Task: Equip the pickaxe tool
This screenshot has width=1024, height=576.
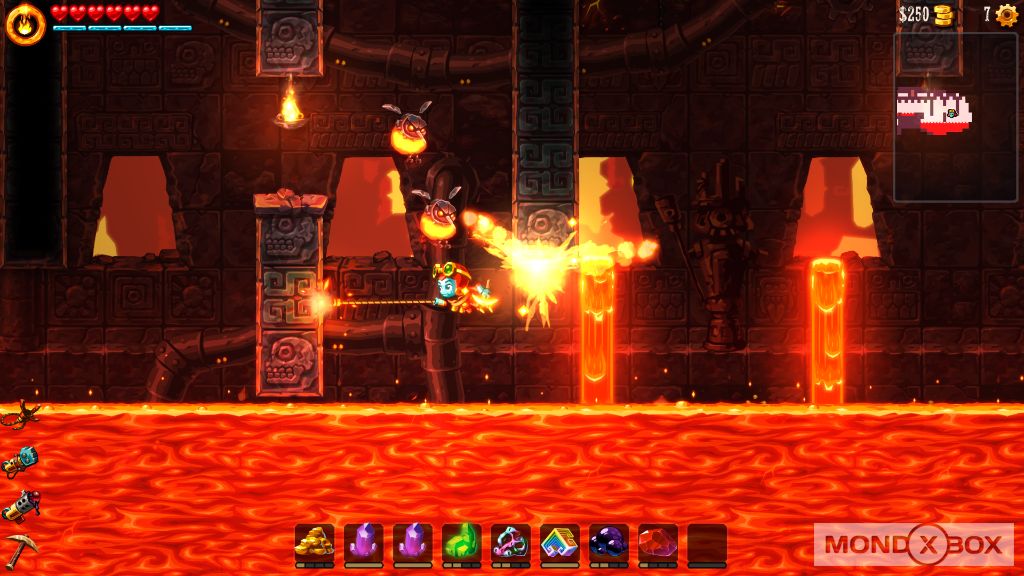Action: click(x=20, y=548)
